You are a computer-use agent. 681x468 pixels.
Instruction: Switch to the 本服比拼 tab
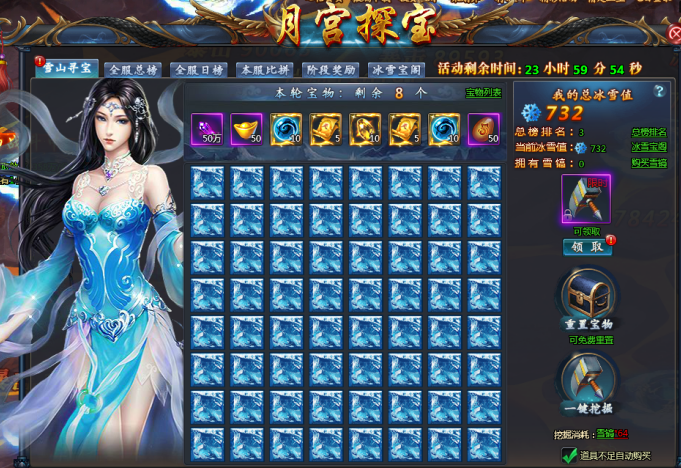pos(265,70)
